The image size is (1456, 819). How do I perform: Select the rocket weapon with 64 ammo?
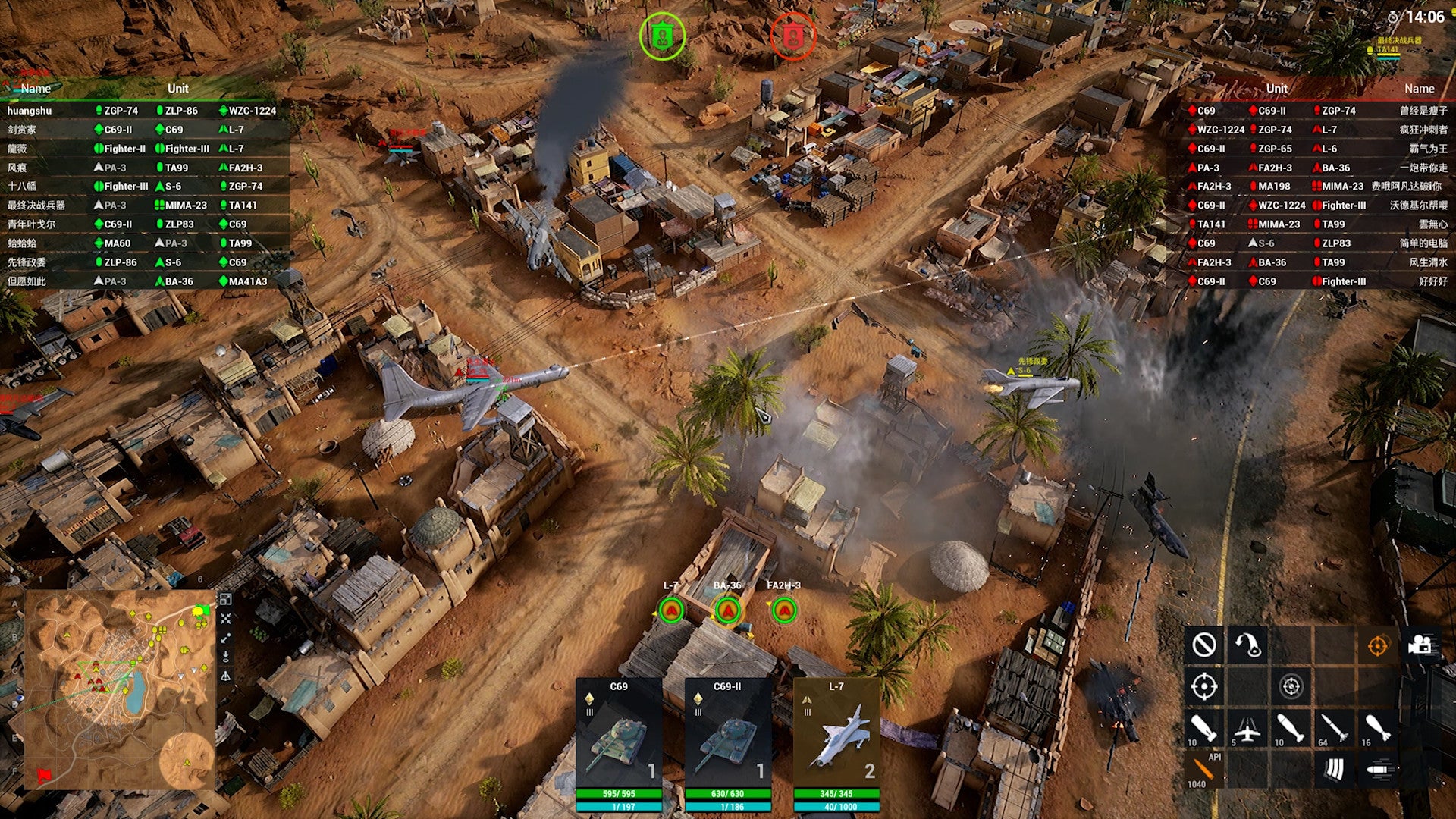[1334, 729]
